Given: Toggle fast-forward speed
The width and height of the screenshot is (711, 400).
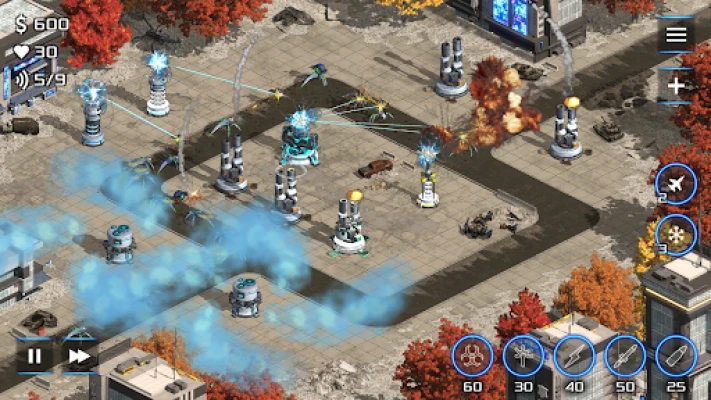Looking at the screenshot, I should (x=78, y=355).
